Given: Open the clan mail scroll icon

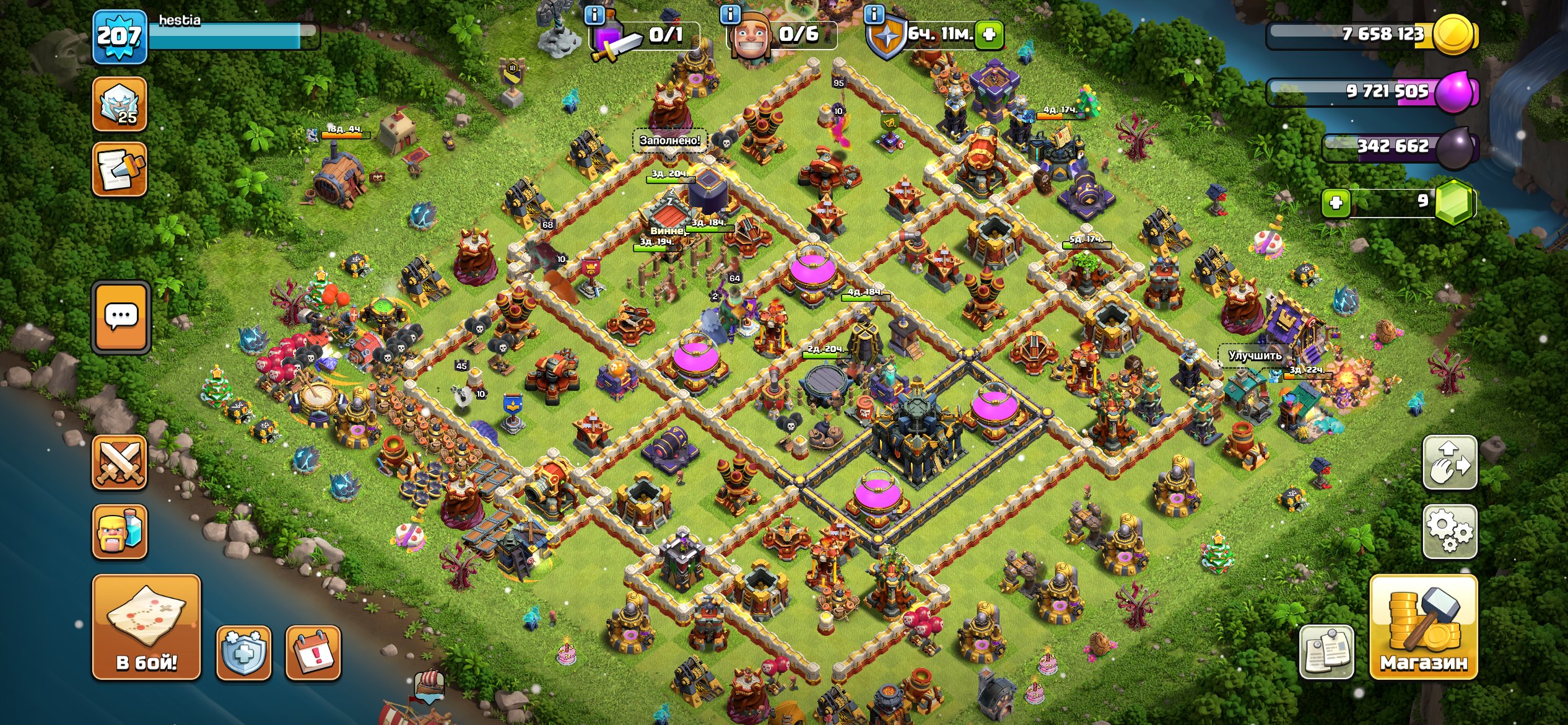Looking at the screenshot, I should (120, 167).
